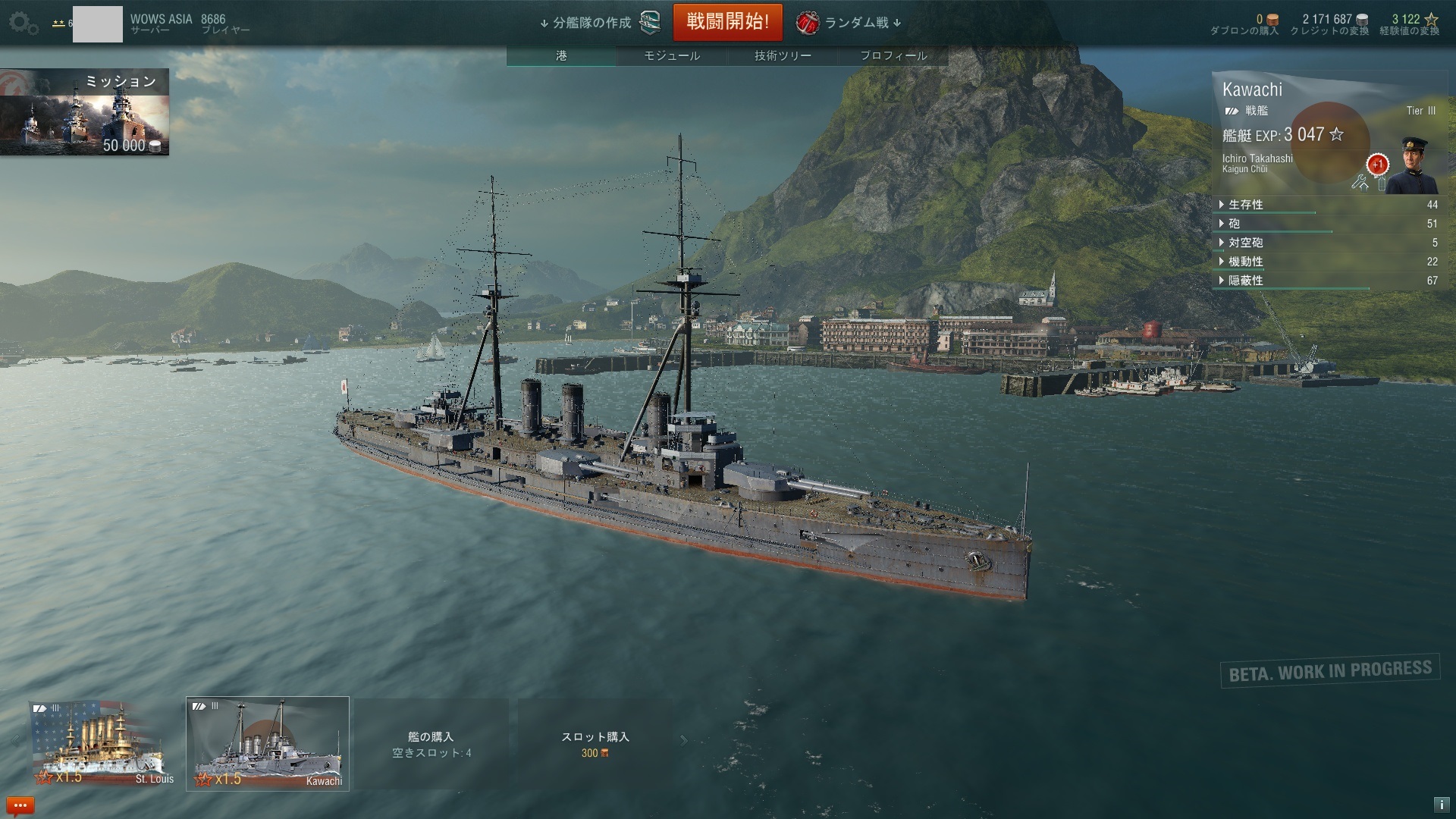This screenshot has width=1456, height=819.
Task: Open the ランダム戦 battle type dropdown
Action: pyautogui.click(x=849, y=23)
